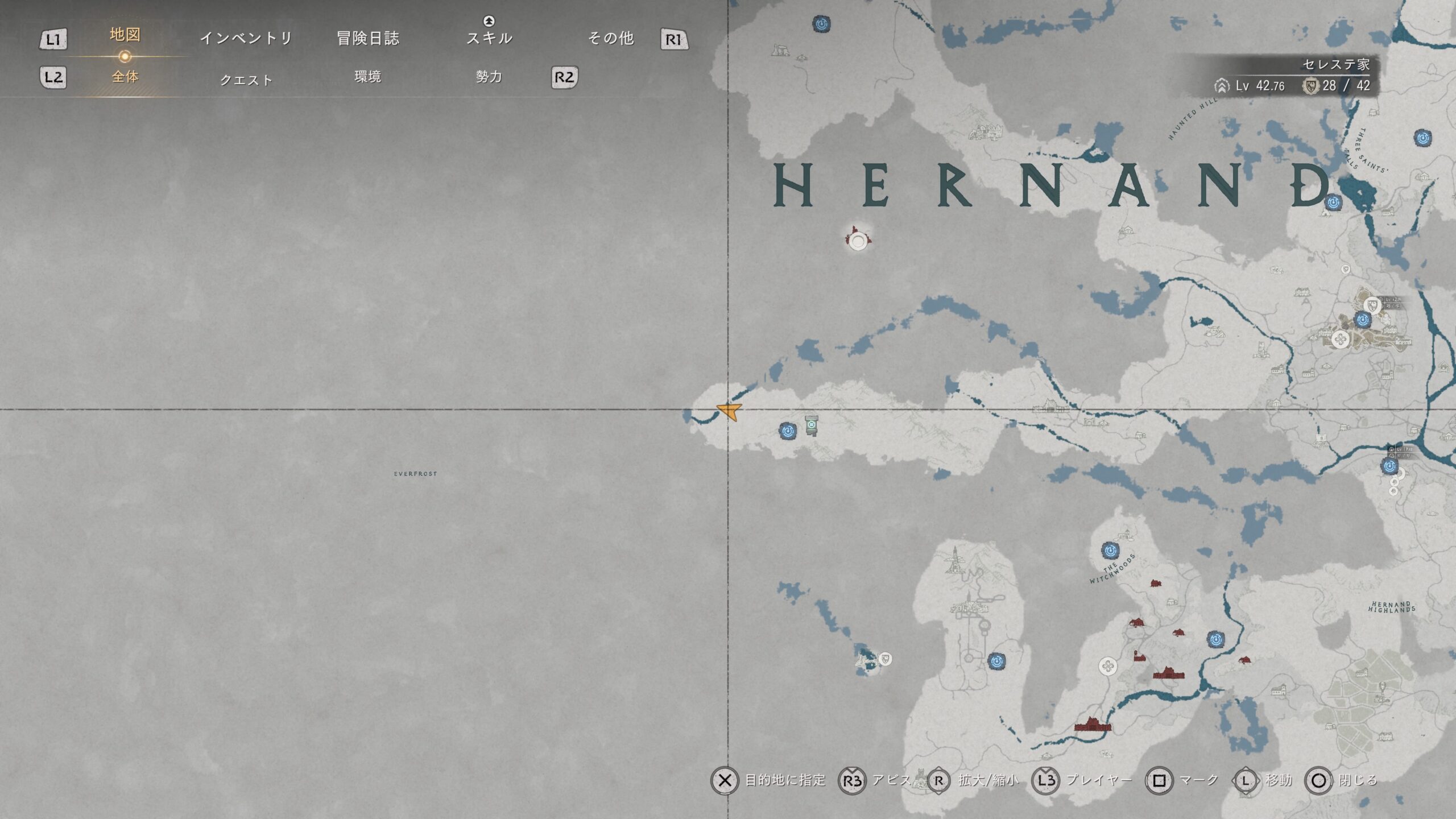
Task: Open the その他 tab
Action: 611,38
